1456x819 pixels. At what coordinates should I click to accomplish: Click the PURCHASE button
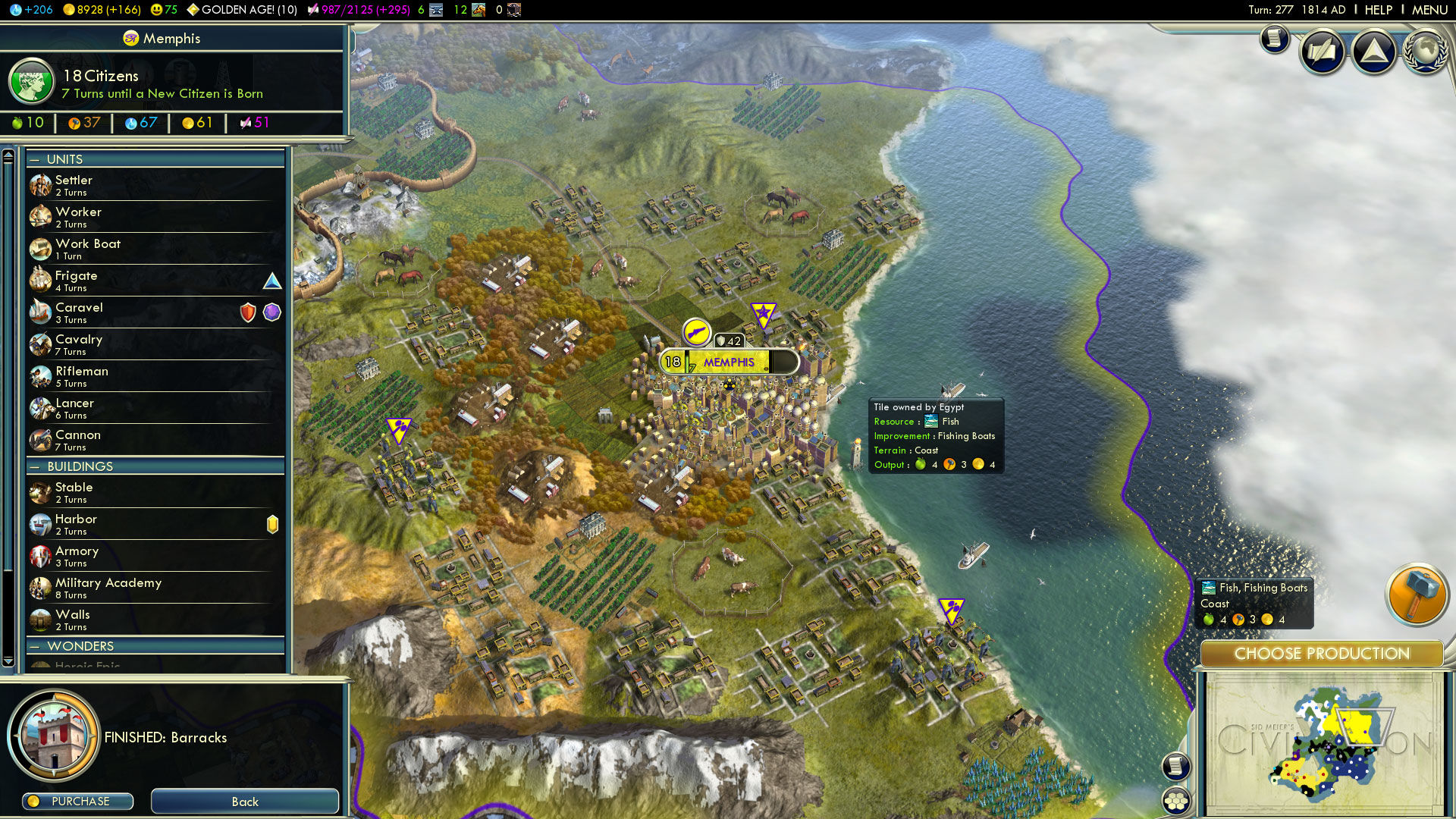tap(77, 801)
